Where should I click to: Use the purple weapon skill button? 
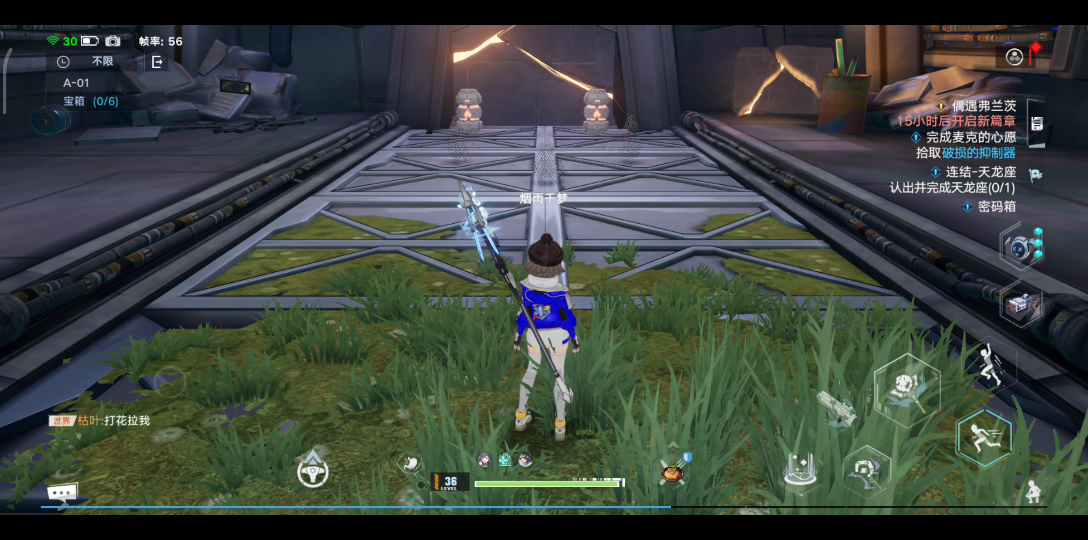[867, 468]
